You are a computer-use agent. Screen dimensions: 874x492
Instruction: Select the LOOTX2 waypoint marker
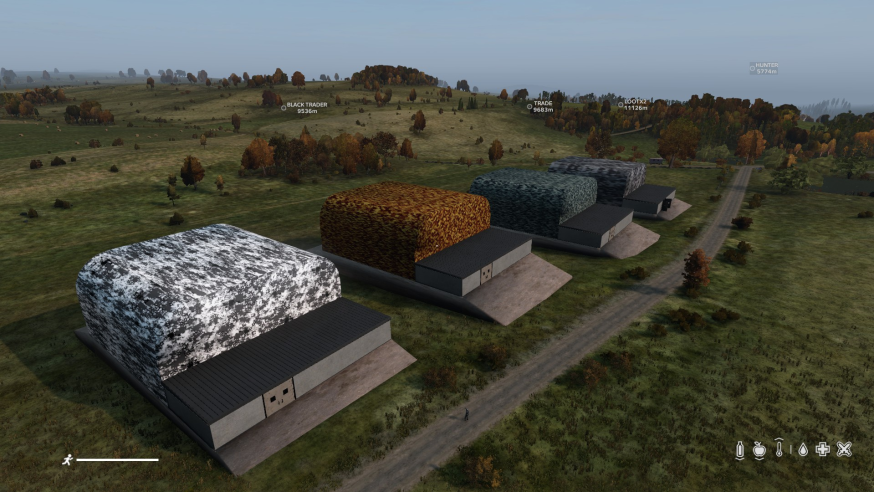pos(620,103)
